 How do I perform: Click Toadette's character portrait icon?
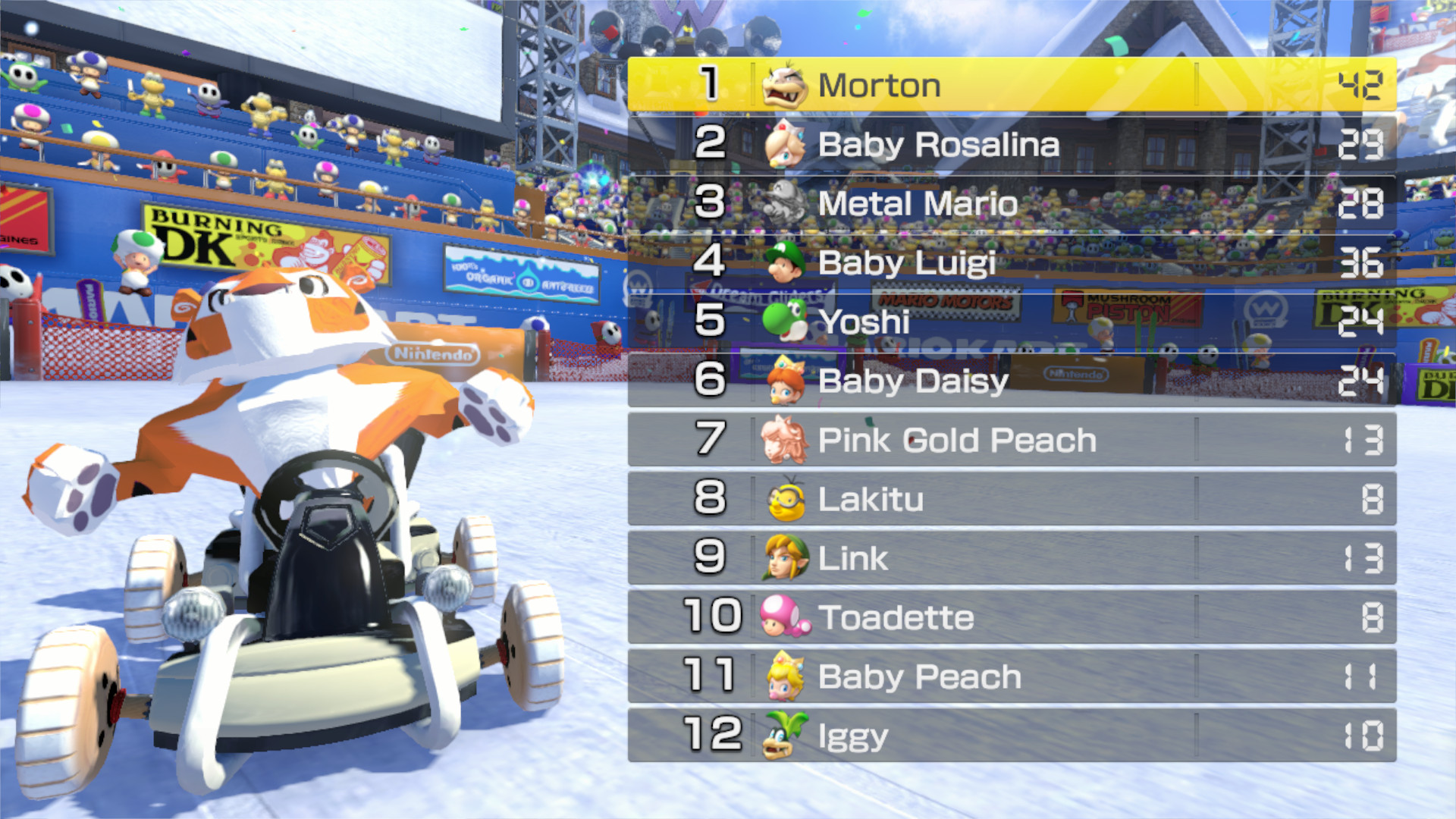point(786,617)
